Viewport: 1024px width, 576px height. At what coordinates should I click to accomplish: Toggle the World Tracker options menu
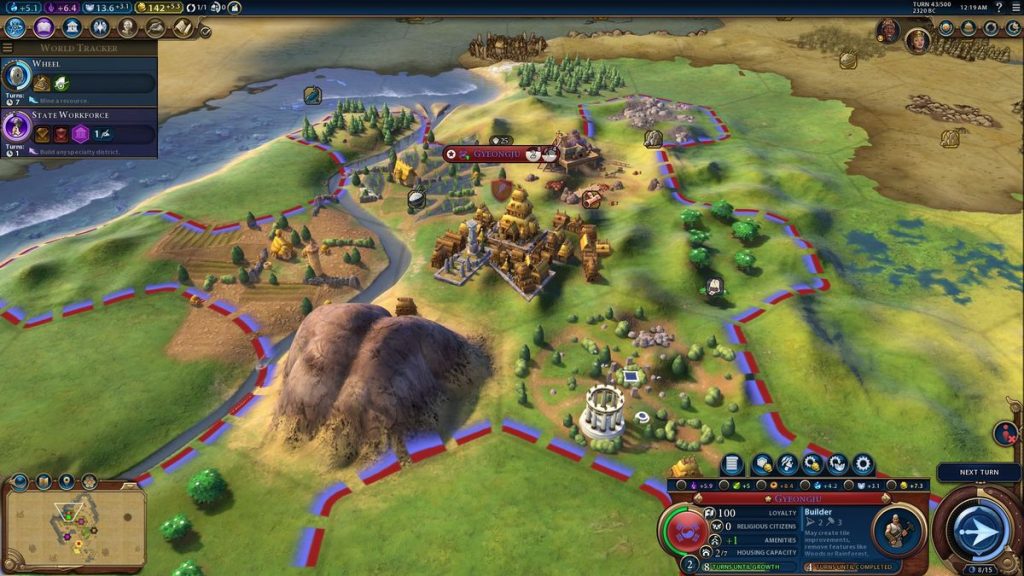pyautogui.click(x=8, y=48)
